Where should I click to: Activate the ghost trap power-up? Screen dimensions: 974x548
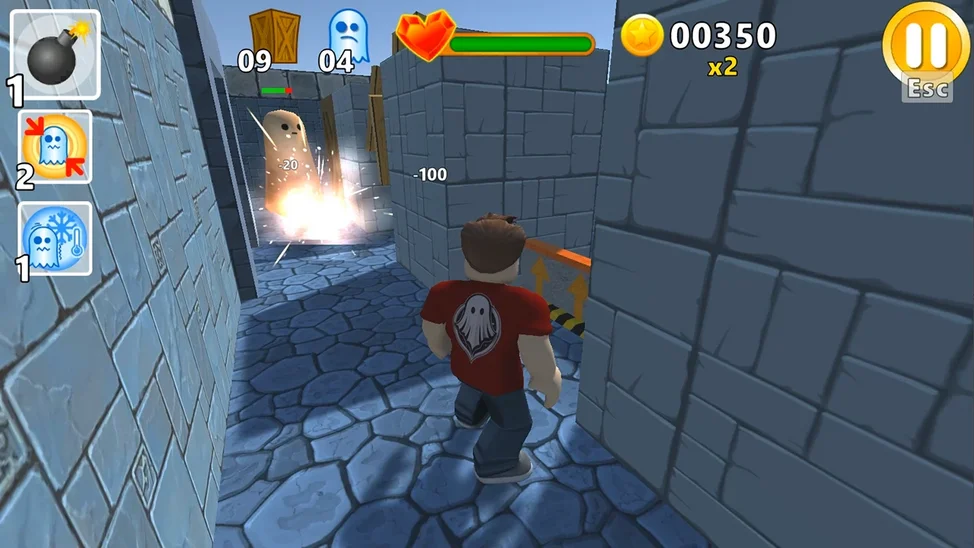click(x=56, y=147)
